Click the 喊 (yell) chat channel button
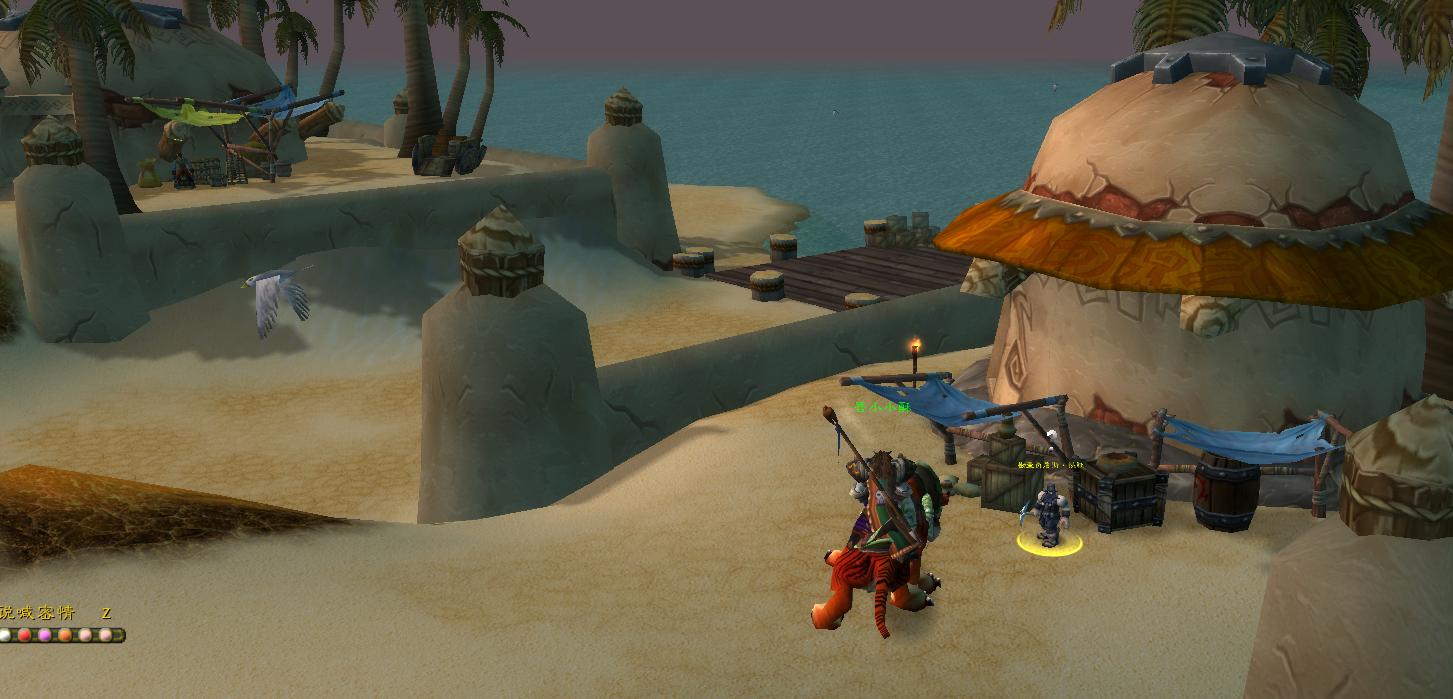 pyautogui.click(x=26, y=613)
